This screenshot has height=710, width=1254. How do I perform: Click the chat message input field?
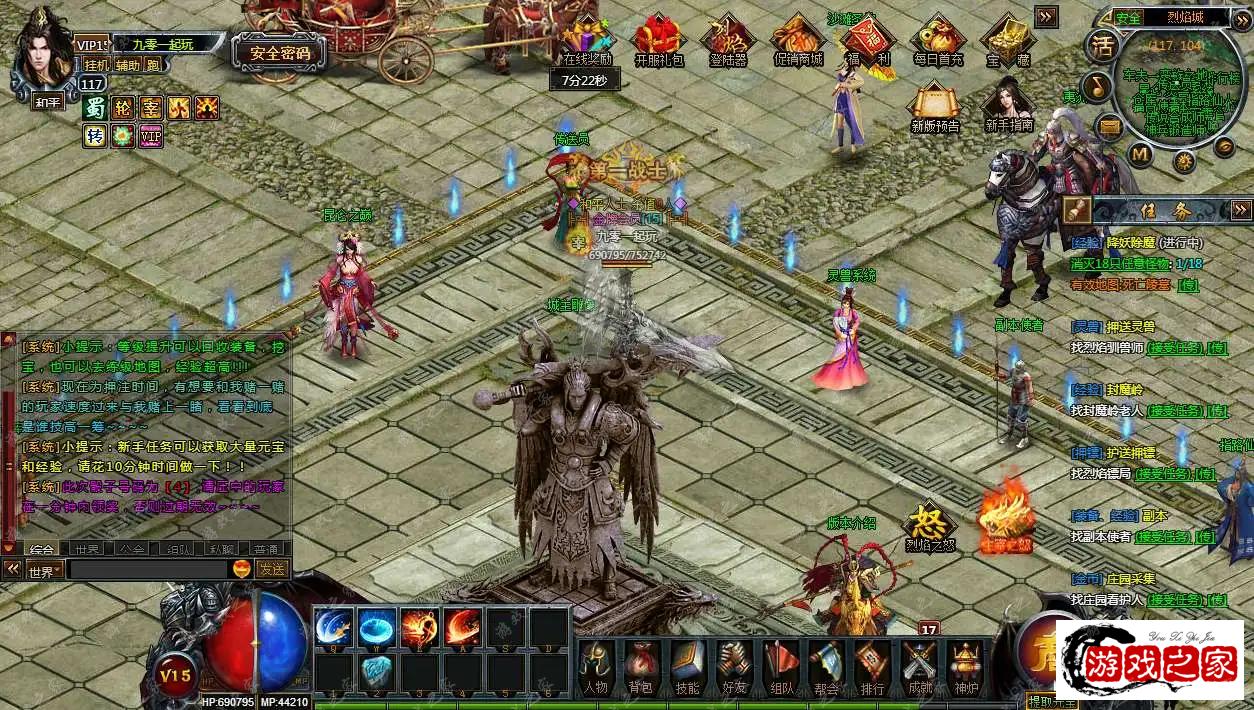point(147,570)
